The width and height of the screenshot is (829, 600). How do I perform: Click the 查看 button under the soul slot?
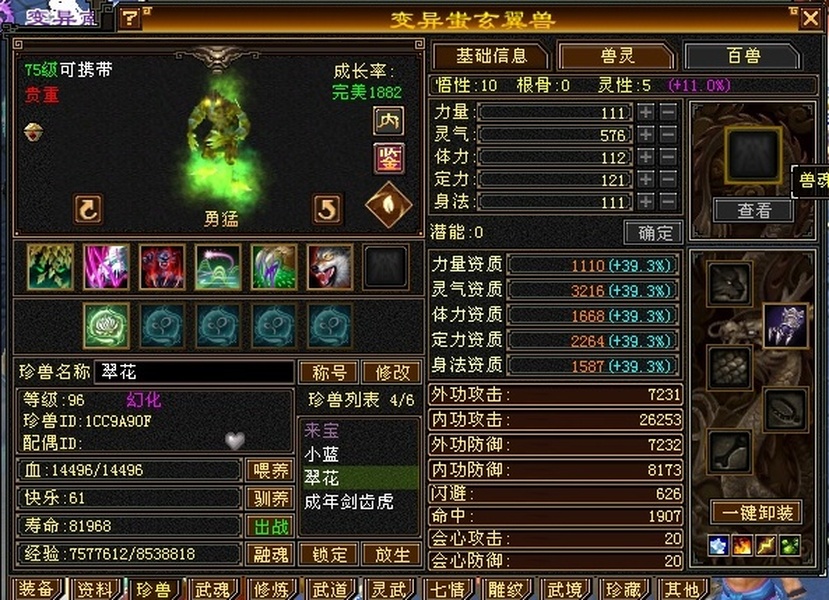[x=753, y=210]
